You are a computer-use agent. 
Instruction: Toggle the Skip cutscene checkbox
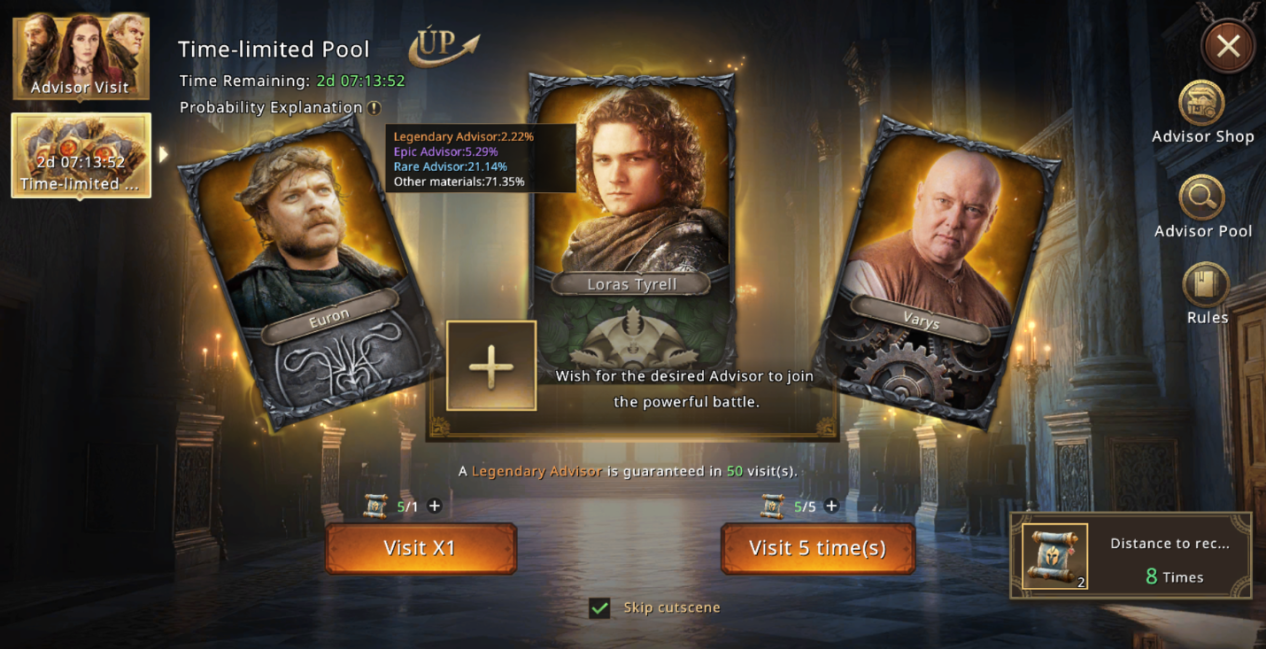coord(599,607)
